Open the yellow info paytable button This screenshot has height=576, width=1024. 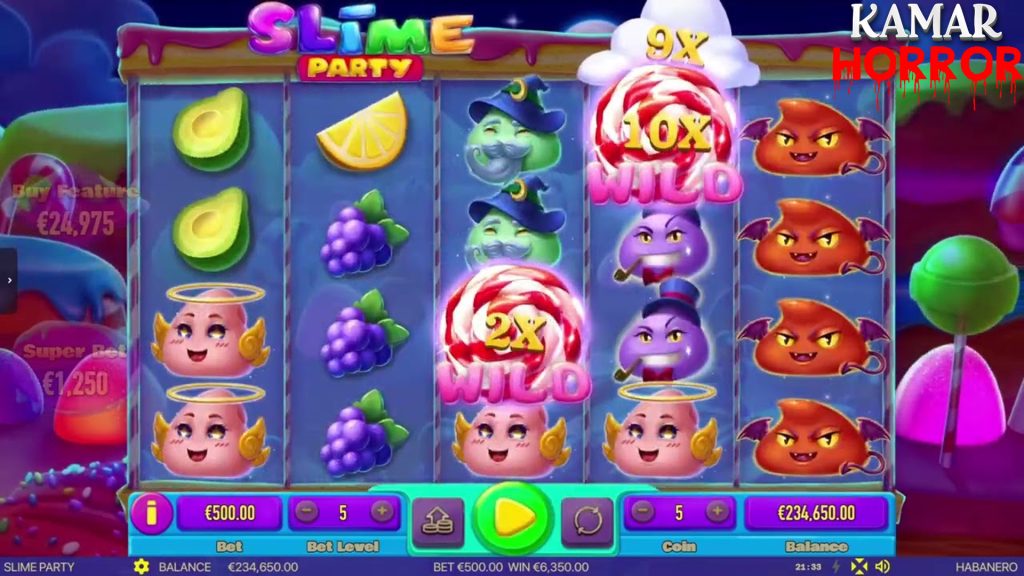151,514
